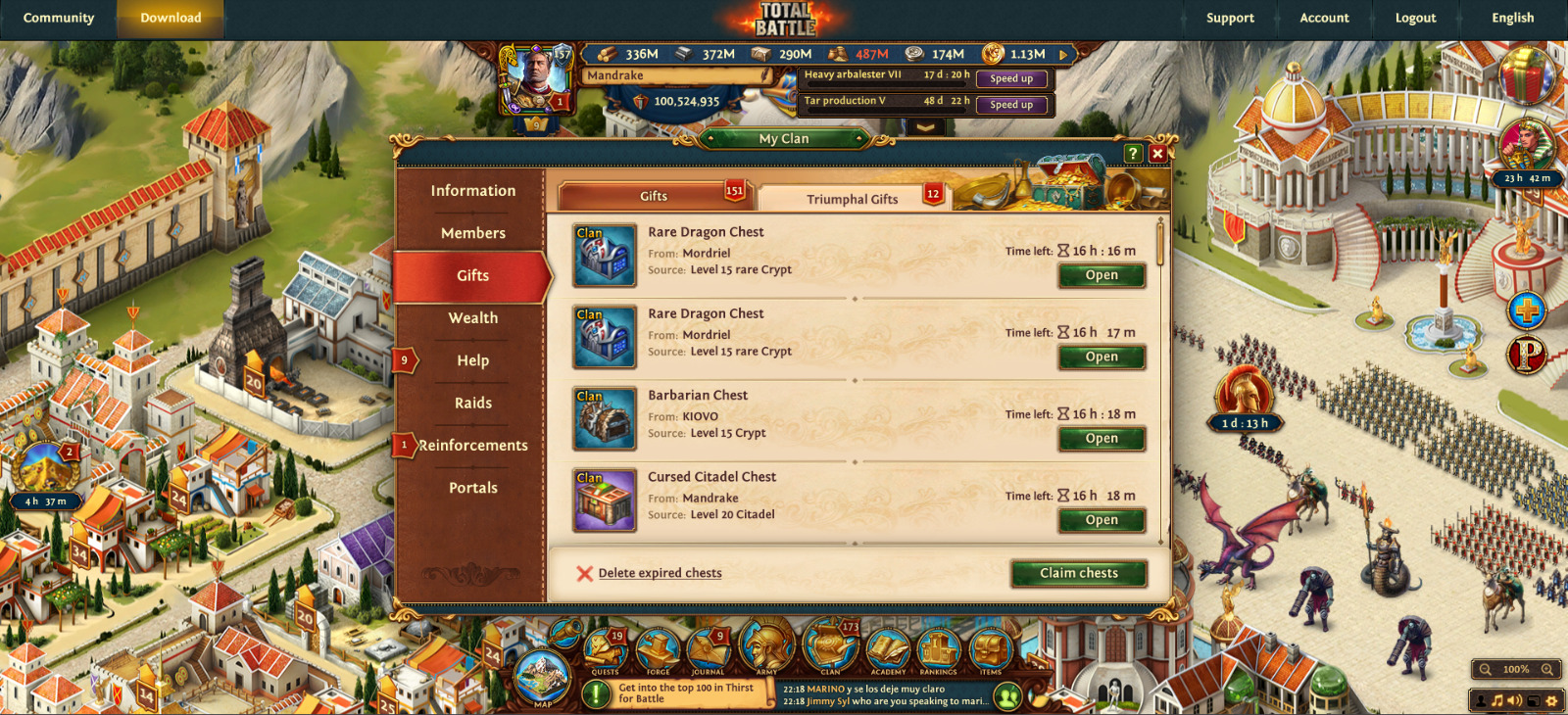Close the My Clan window
This screenshot has width=1568, height=715.
[x=1157, y=154]
